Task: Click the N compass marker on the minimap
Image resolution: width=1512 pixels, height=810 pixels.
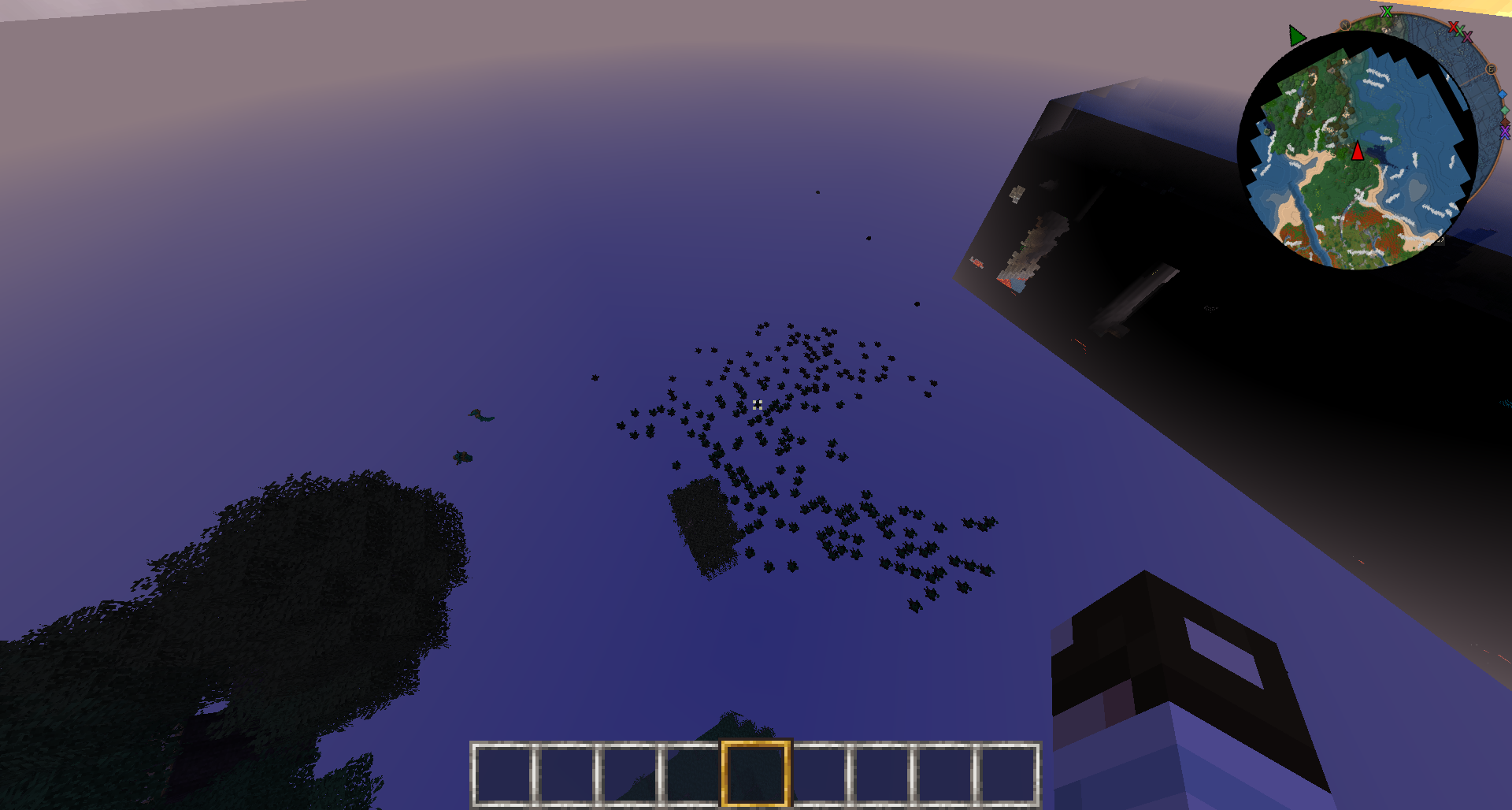Action: click(x=1345, y=25)
